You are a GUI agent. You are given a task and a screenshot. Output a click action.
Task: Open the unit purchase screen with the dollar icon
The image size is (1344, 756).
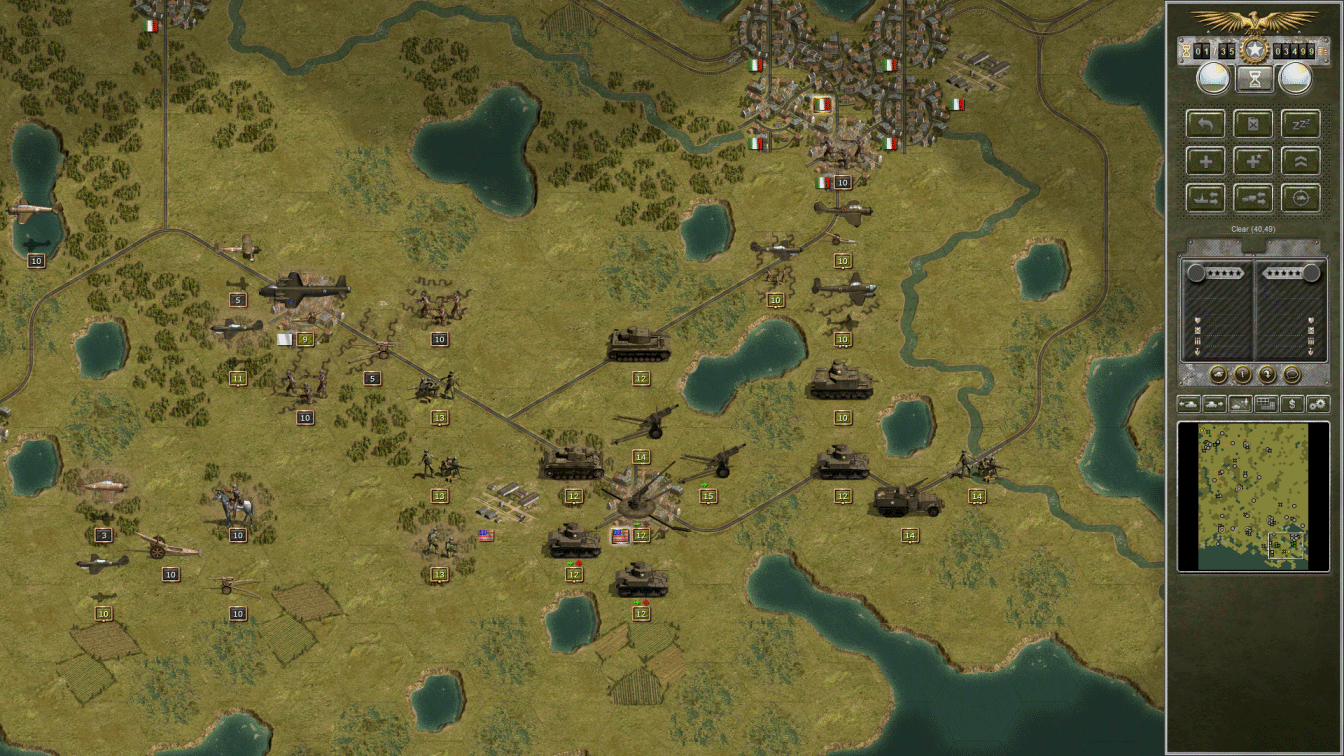coord(1294,404)
